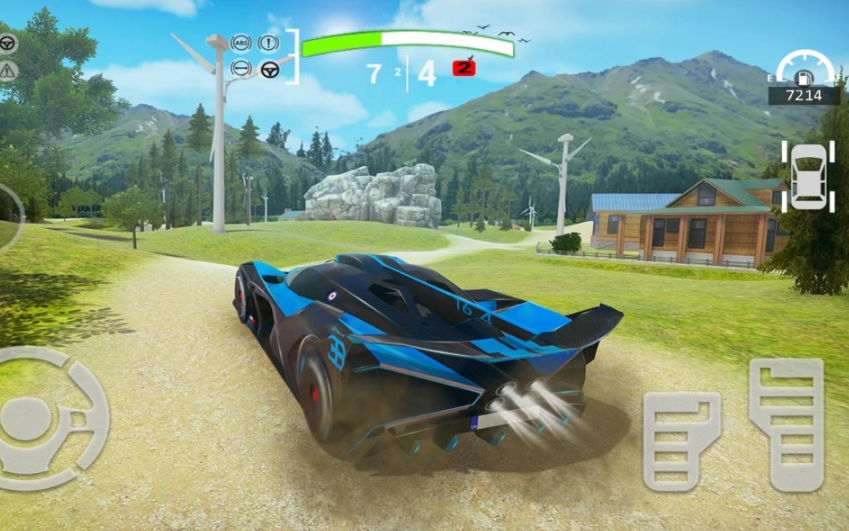Step on the accelerator pedal

786,422
